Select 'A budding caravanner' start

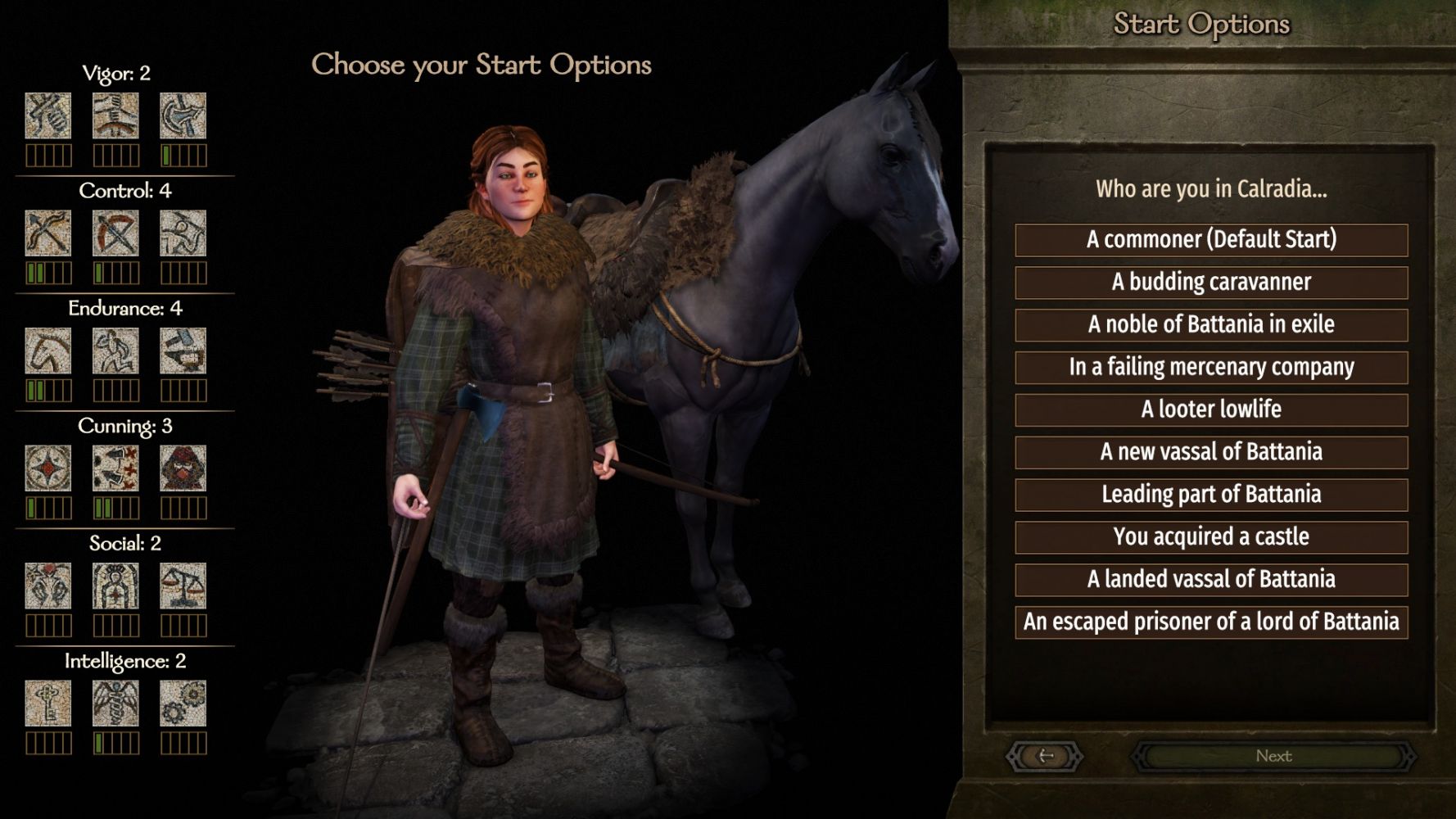(x=1211, y=283)
